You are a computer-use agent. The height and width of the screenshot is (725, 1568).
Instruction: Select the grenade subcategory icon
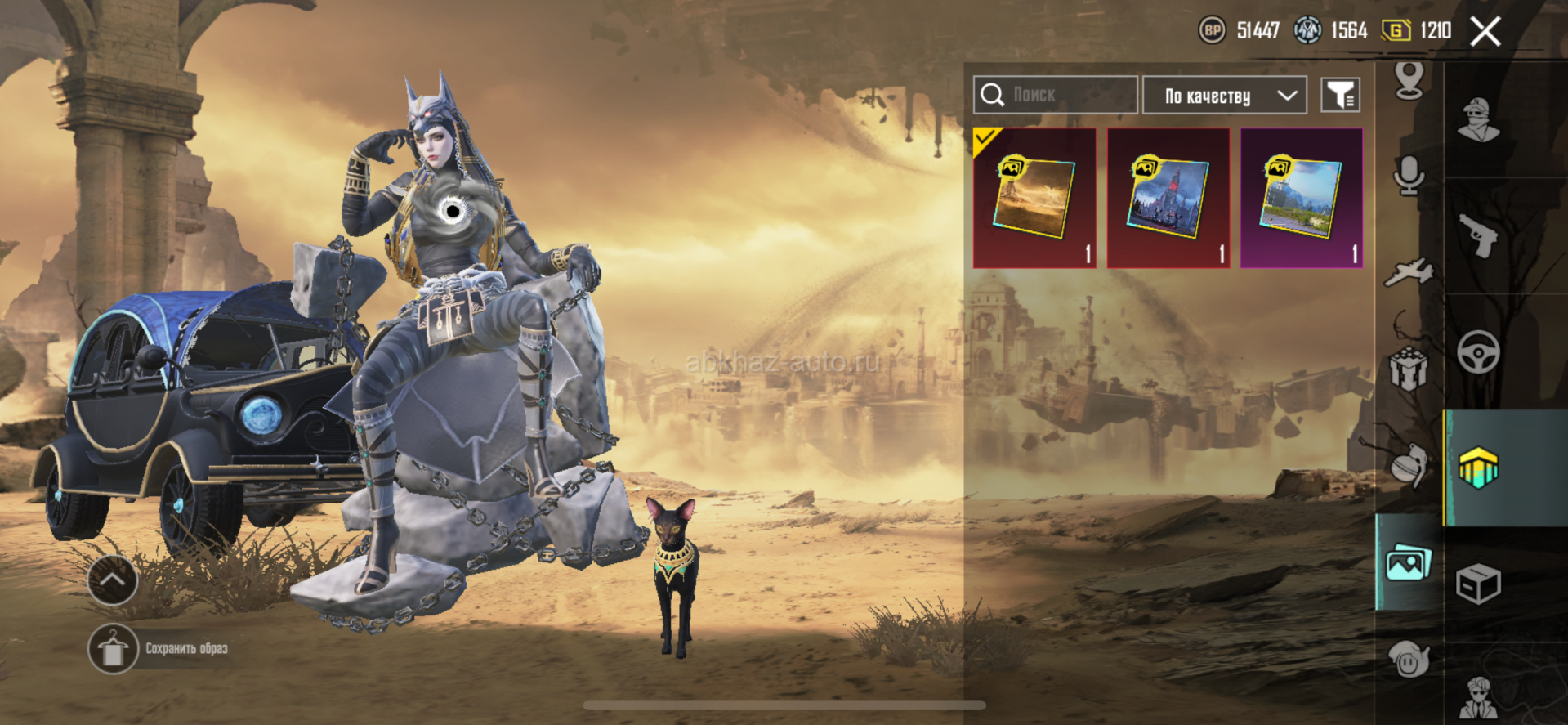click(x=1409, y=466)
